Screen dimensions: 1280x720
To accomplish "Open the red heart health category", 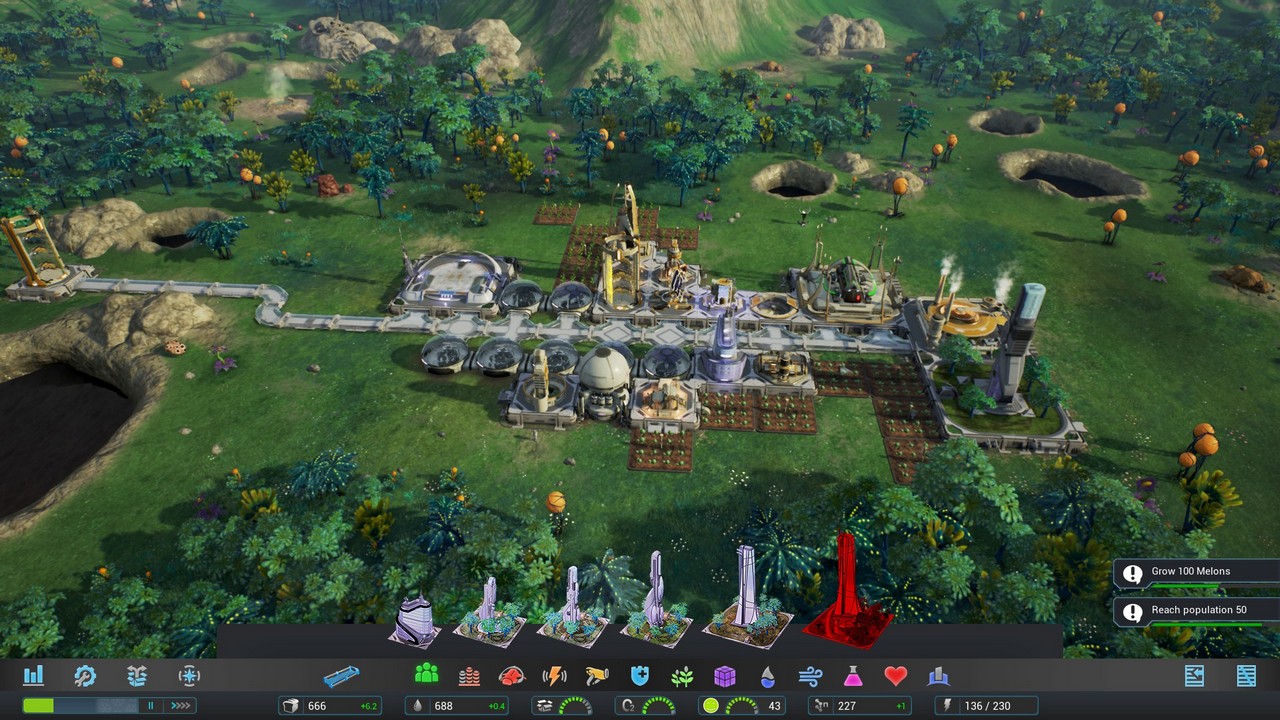I will tap(895, 676).
